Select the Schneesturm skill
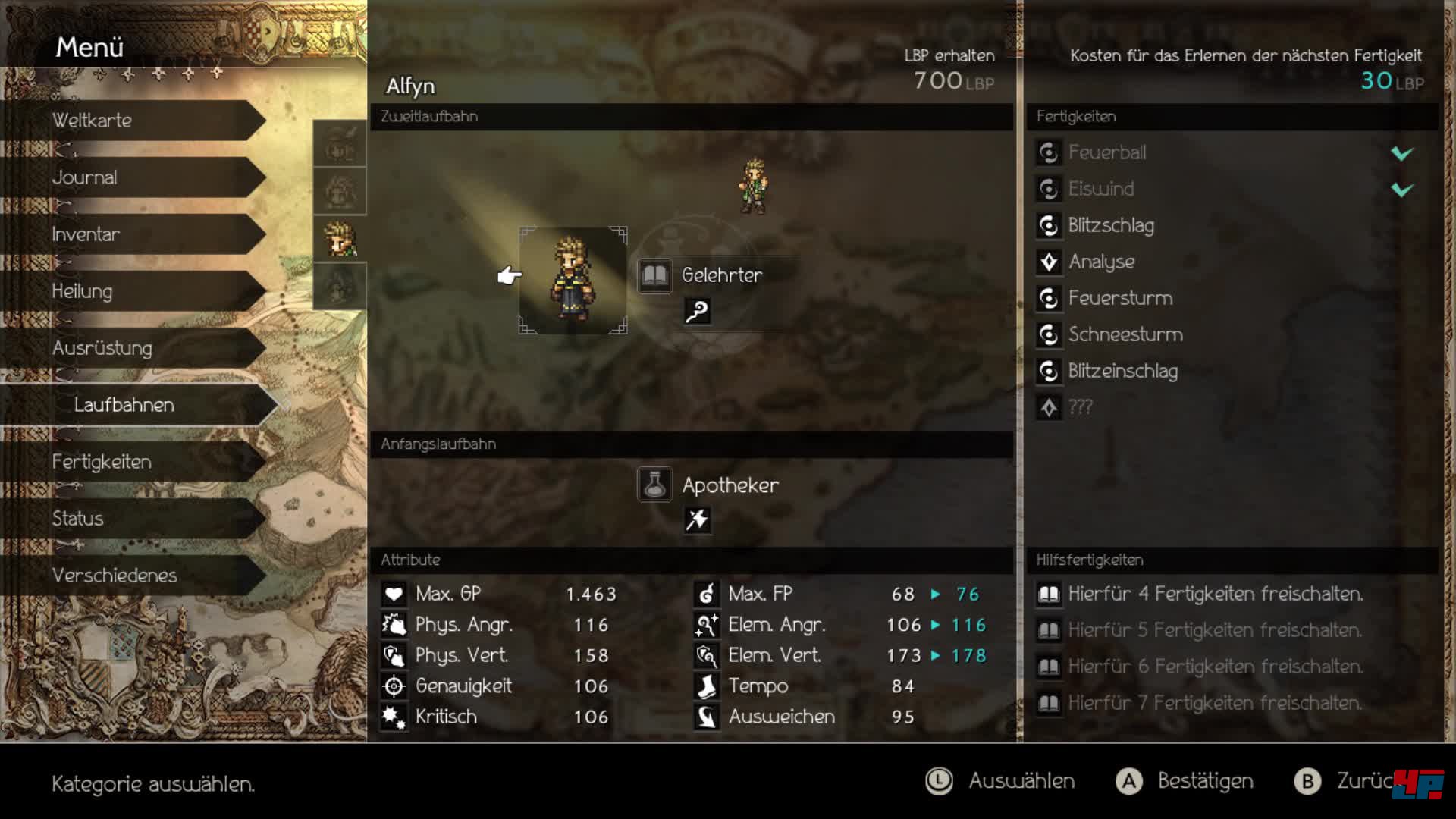This screenshot has height=819, width=1456. tap(1125, 334)
